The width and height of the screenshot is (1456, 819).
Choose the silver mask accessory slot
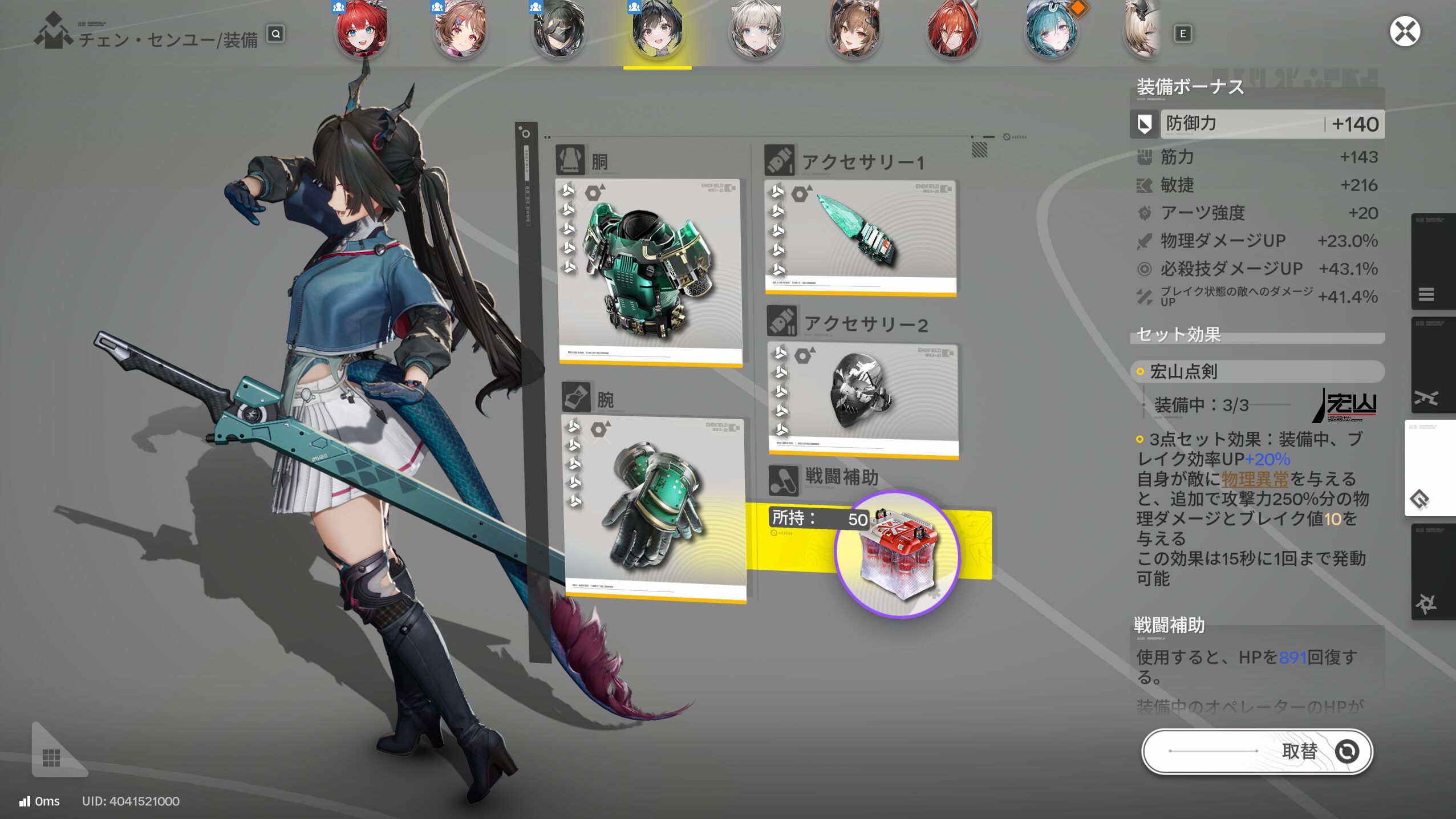[x=863, y=399]
